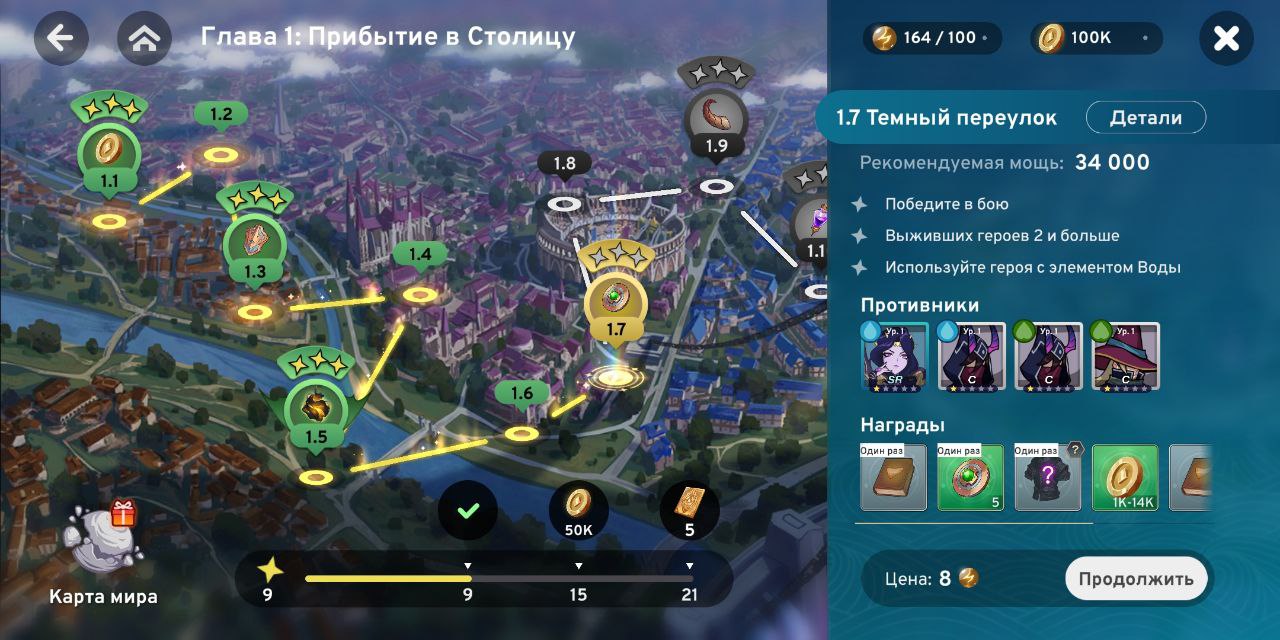Inspect the SR water enemy portrait
Screen dimensions: 1280x640
(894, 355)
